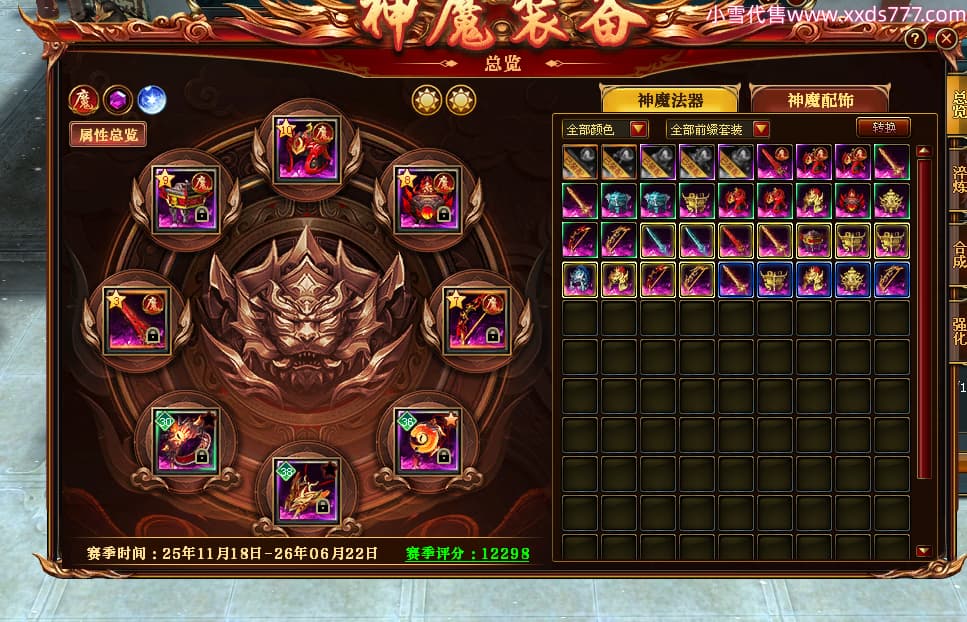967x622 pixels.
Task: Select the round red 魔 icon
Action: point(83,100)
